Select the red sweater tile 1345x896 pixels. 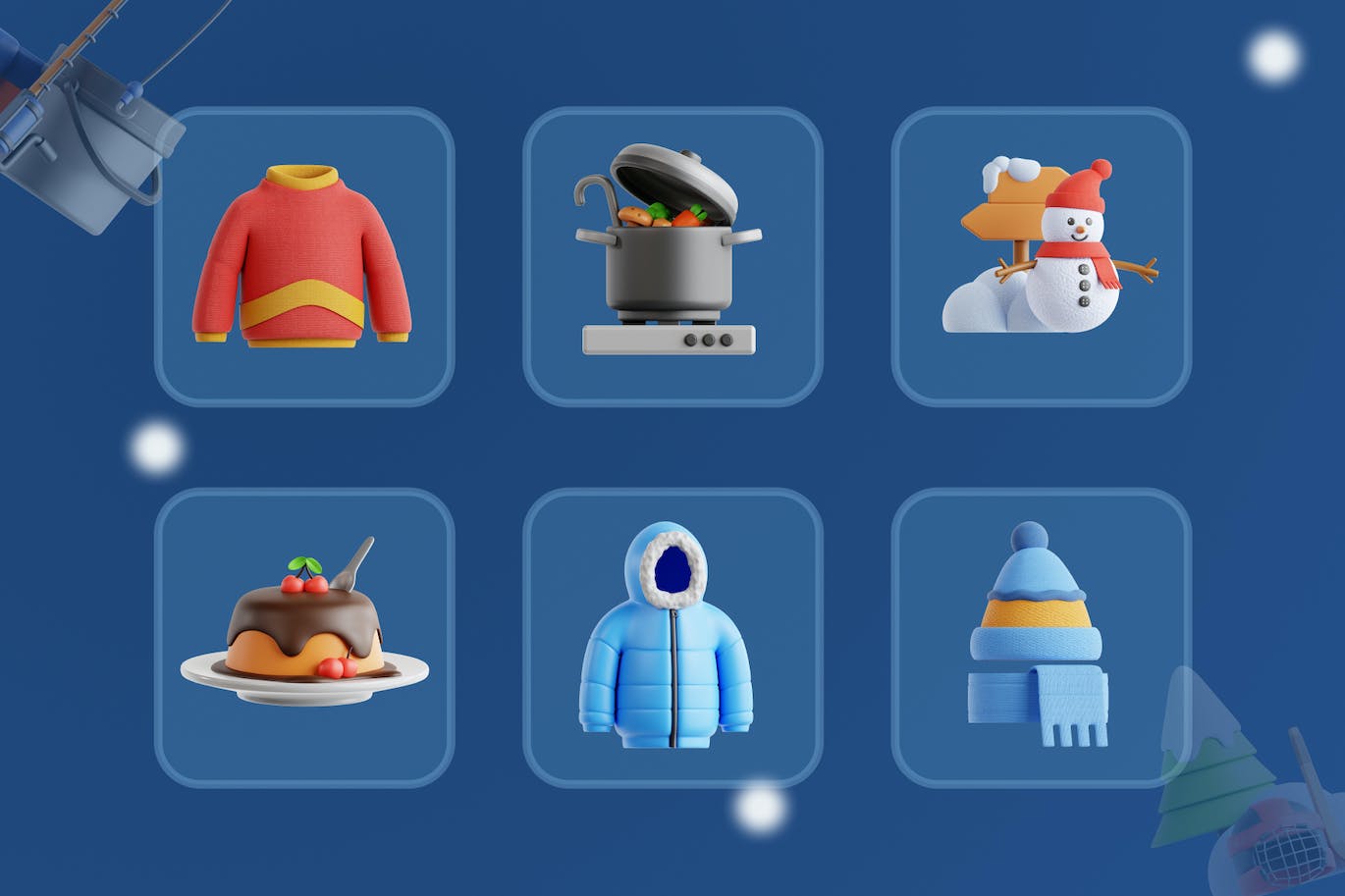click(303, 256)
